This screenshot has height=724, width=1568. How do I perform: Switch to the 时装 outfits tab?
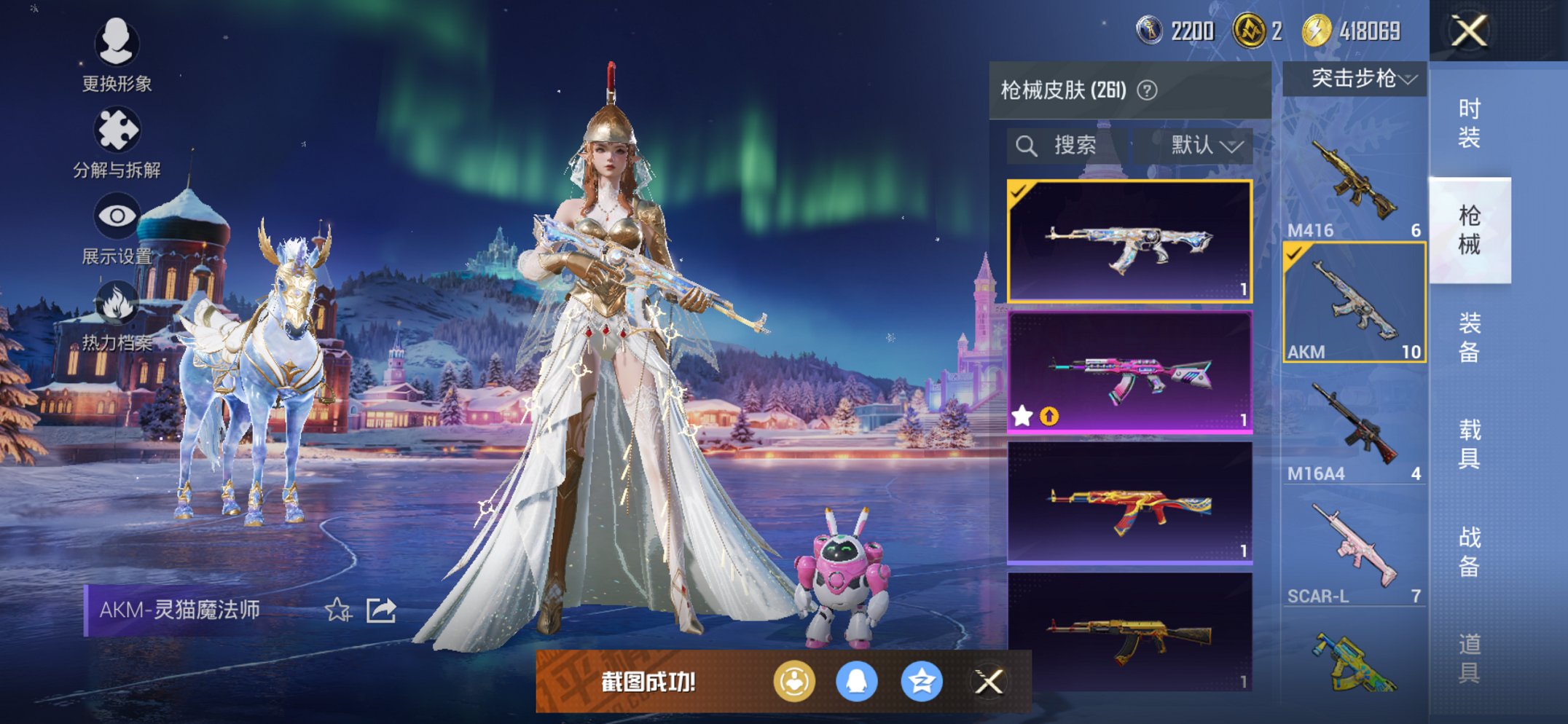pyautogui.click(x=1469, y=122)
